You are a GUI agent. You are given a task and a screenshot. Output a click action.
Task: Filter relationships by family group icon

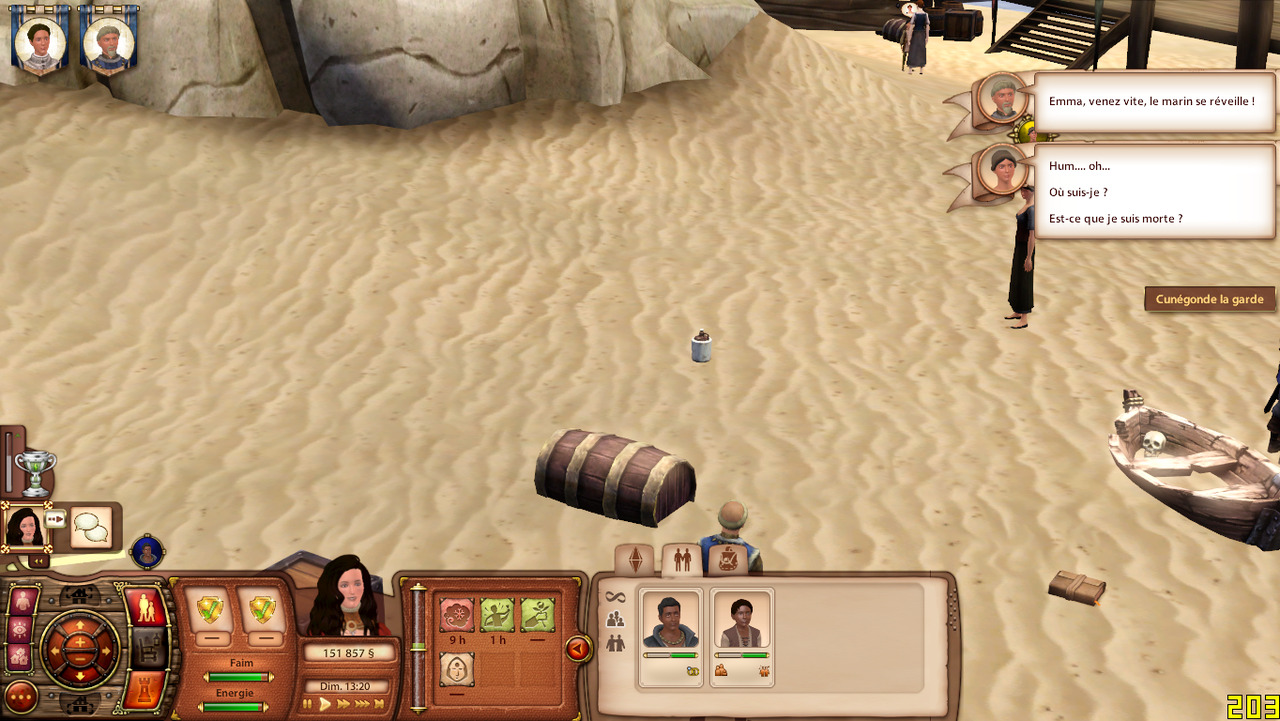point(615,620)
